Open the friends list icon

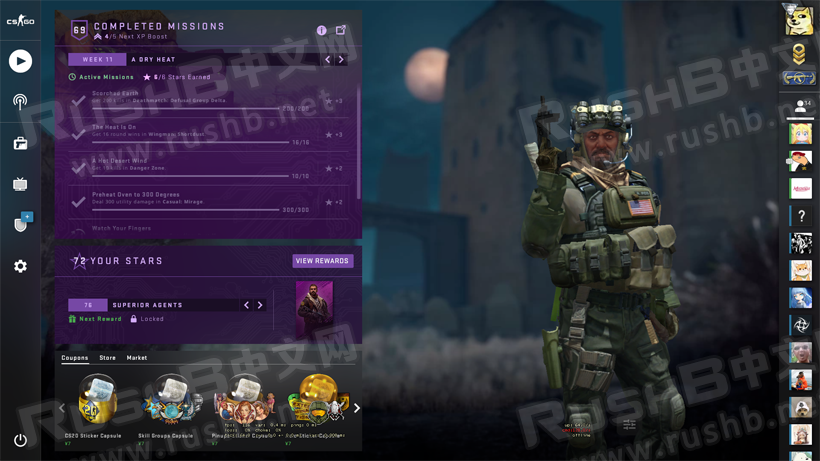[800, 106]
